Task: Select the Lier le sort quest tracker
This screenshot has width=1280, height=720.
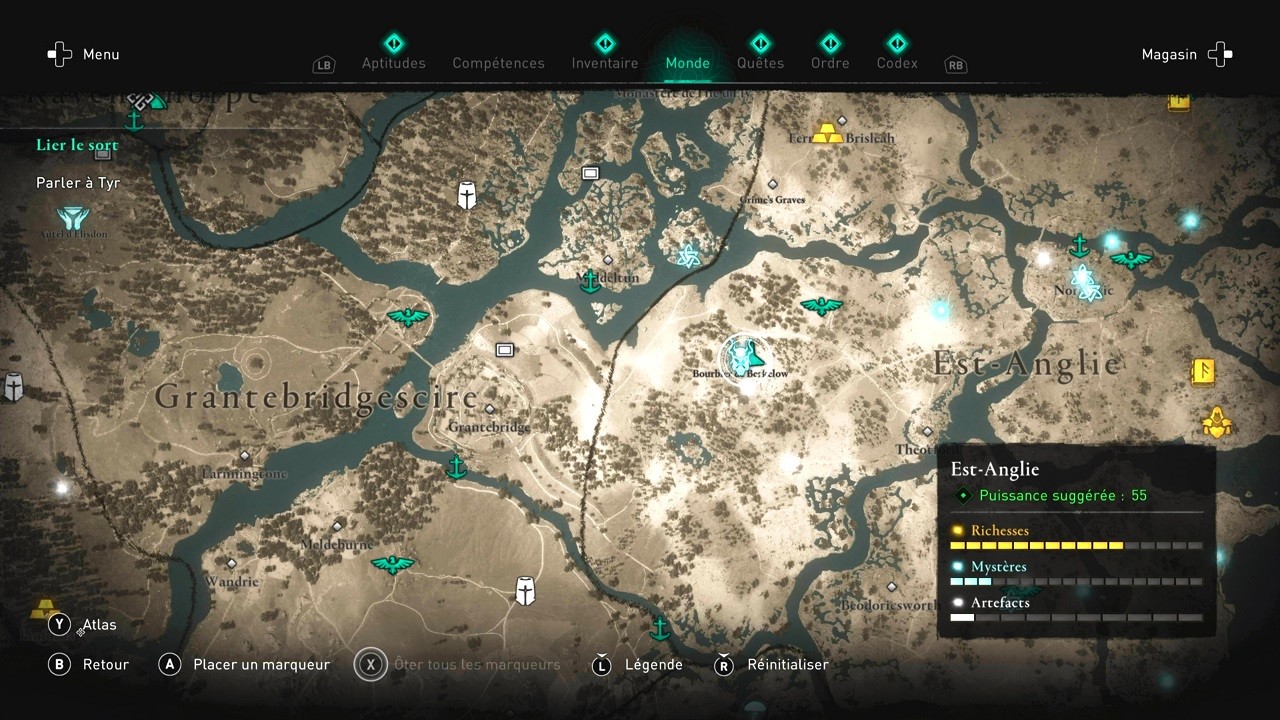Action: point(77,145)
